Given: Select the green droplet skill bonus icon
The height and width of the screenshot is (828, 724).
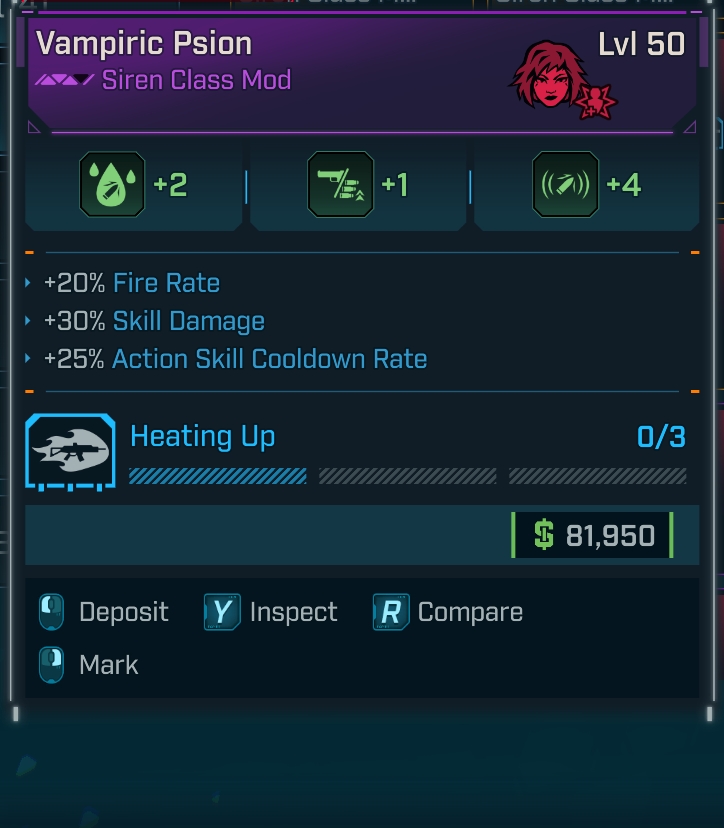Looking at the screenshot, I should [112, 185].
